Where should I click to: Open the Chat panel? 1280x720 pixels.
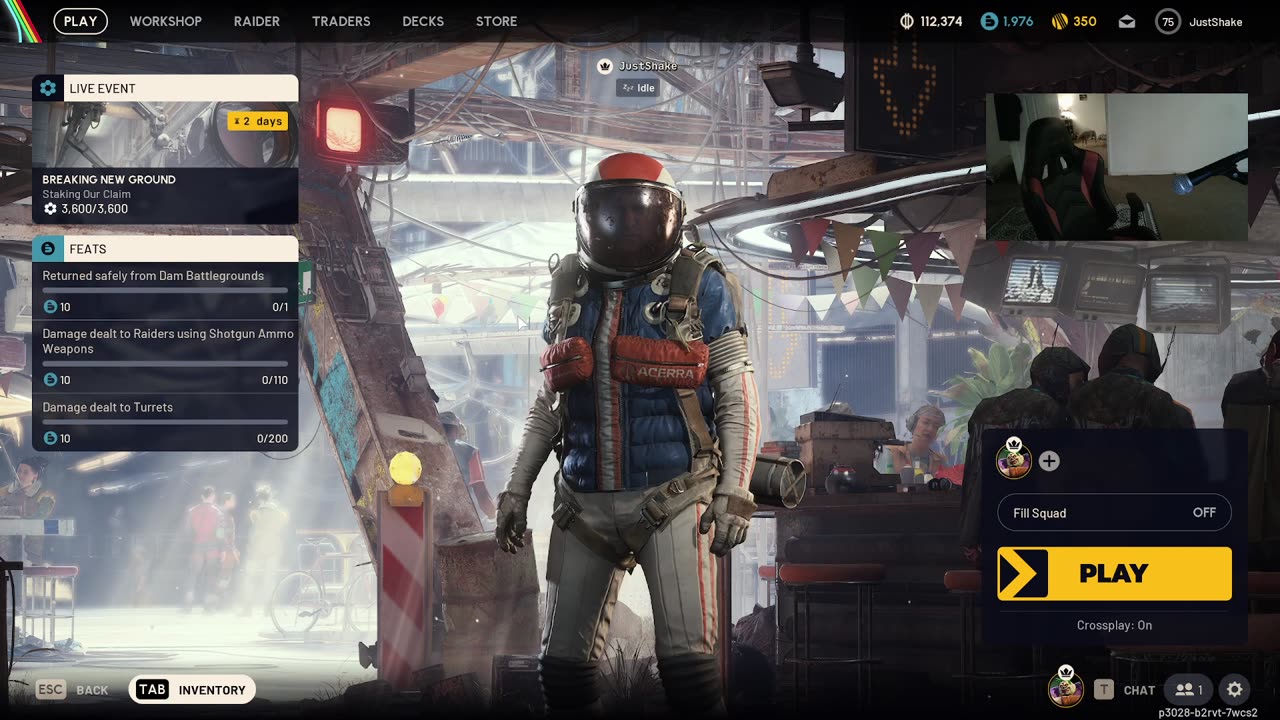pos(1126,689)
